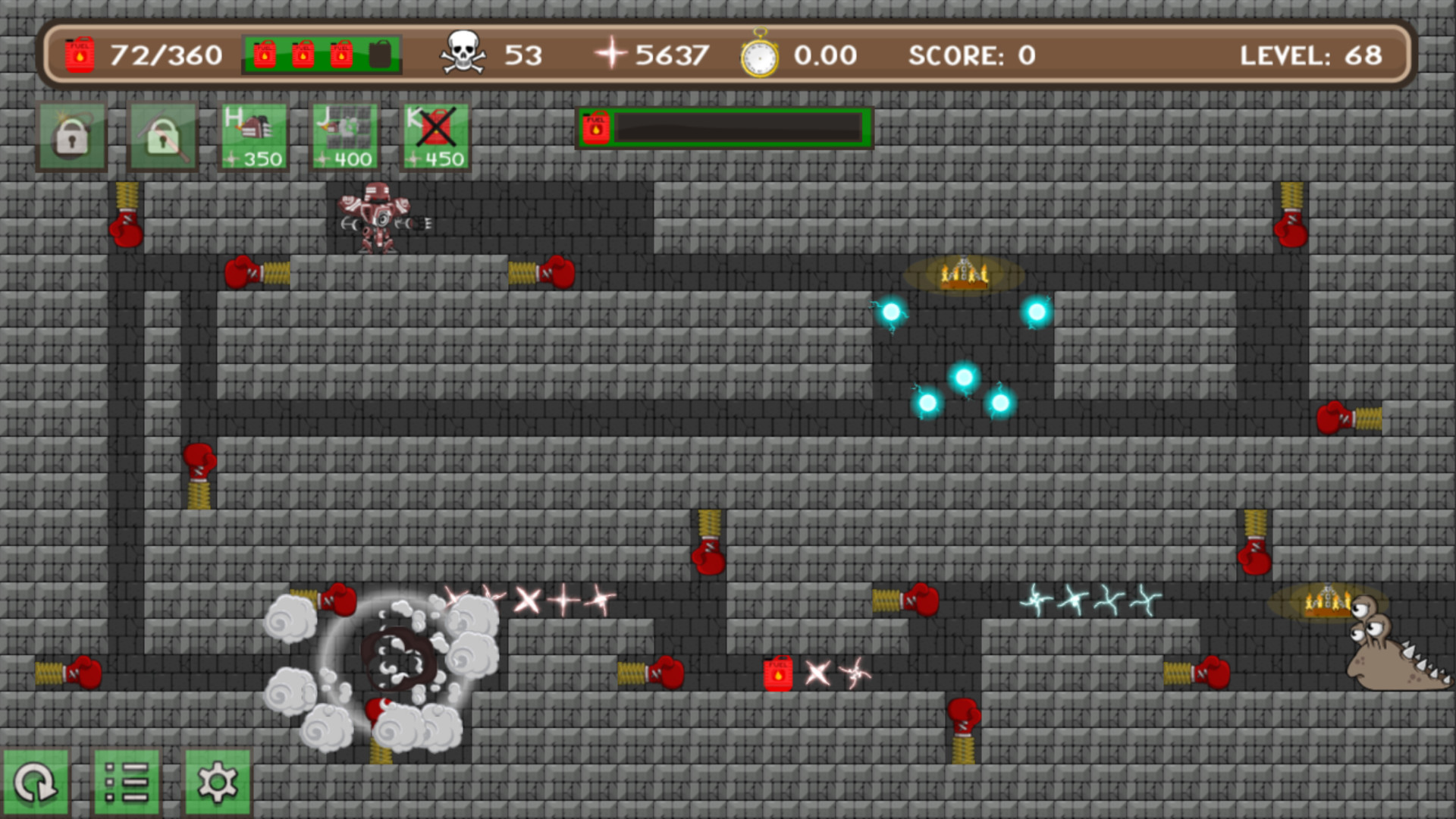This screenshot has height=819, width=1456.
Task: Click the fuel can icon in top bar
Action: pos(78,54)
